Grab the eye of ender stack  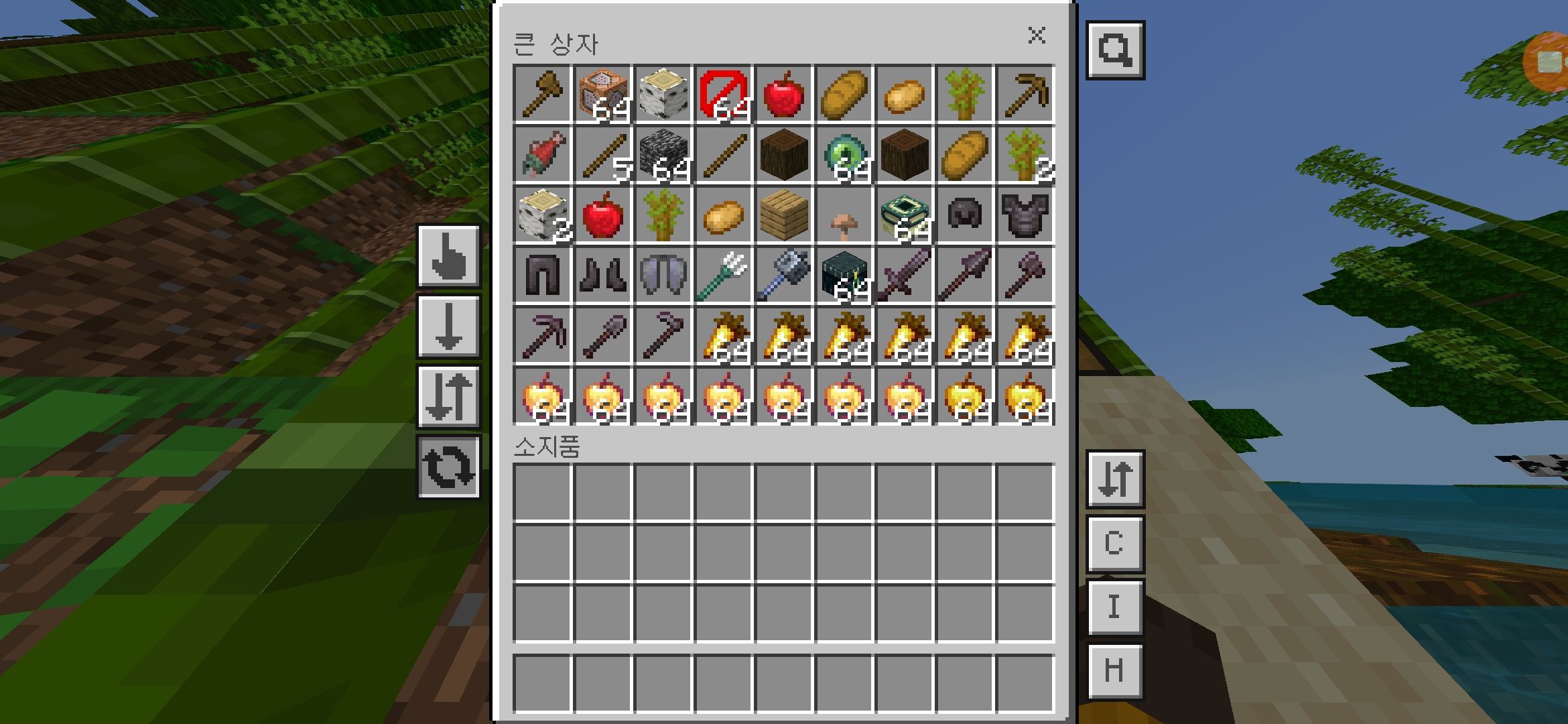pos(844,155)
